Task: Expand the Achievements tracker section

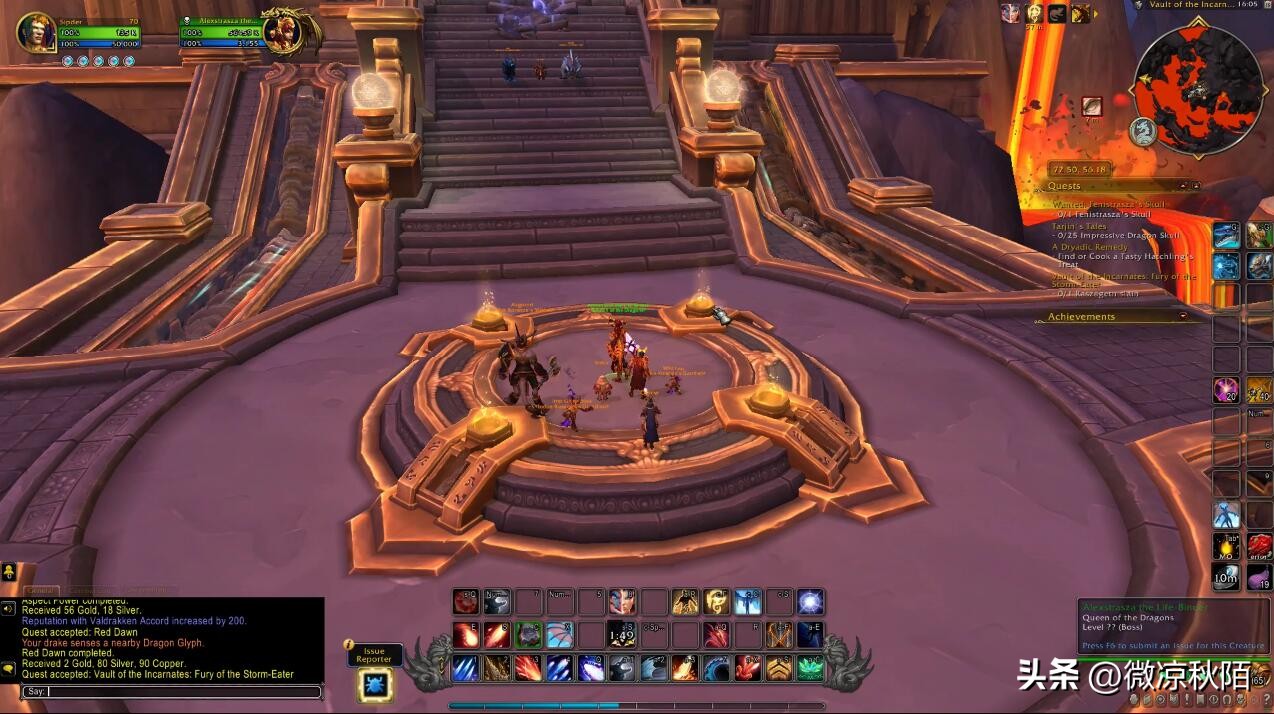Action: coord(1184,317)
